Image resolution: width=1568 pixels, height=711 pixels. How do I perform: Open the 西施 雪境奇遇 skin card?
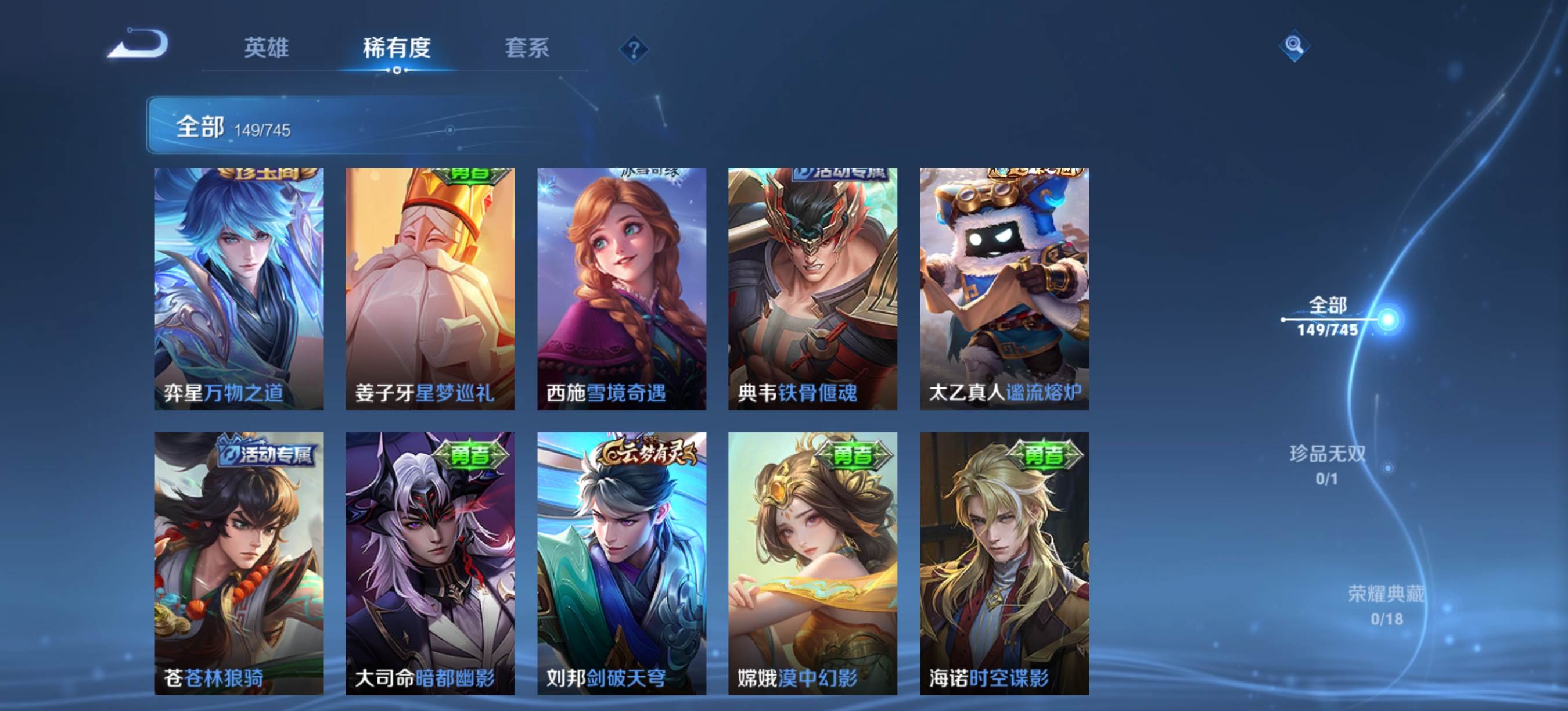621,289
